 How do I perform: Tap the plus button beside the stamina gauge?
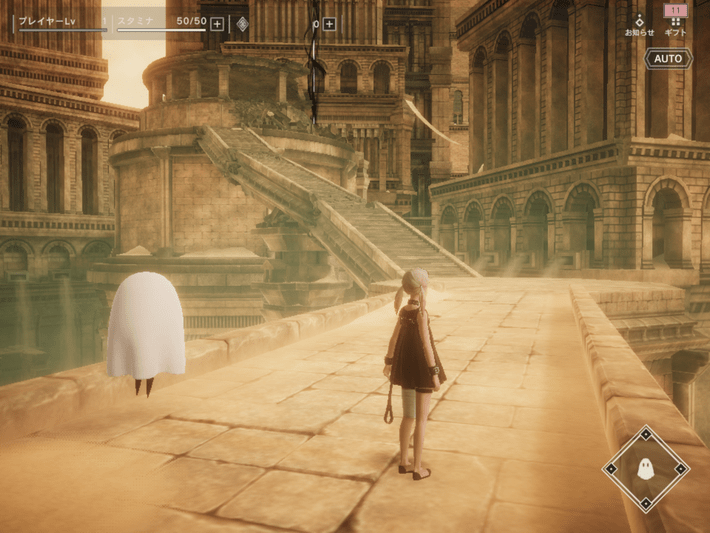pyautogui.click(x=217, y=24)
